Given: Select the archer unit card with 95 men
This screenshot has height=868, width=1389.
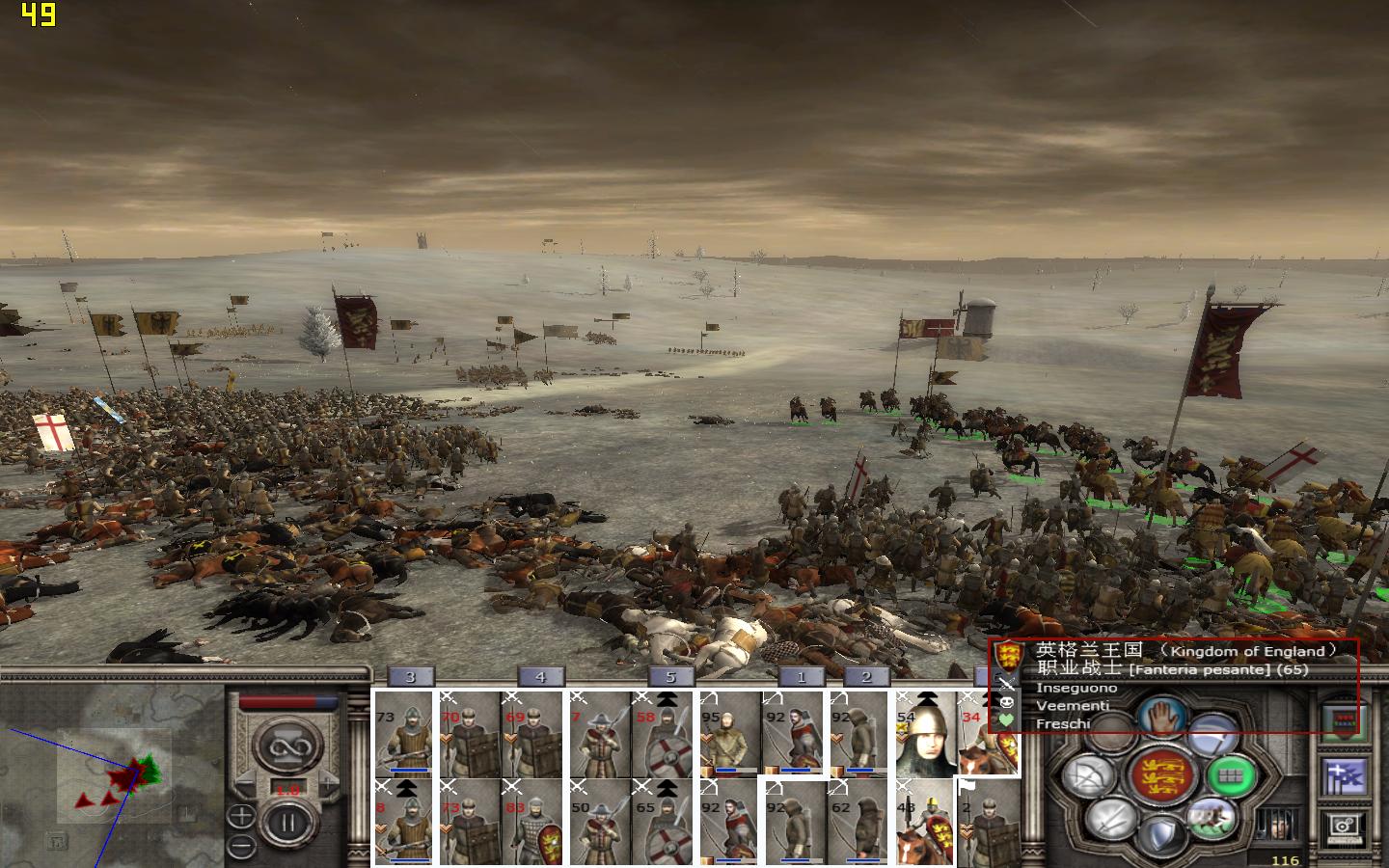Looking at the screenshot, I should click(x=729, y=733).
